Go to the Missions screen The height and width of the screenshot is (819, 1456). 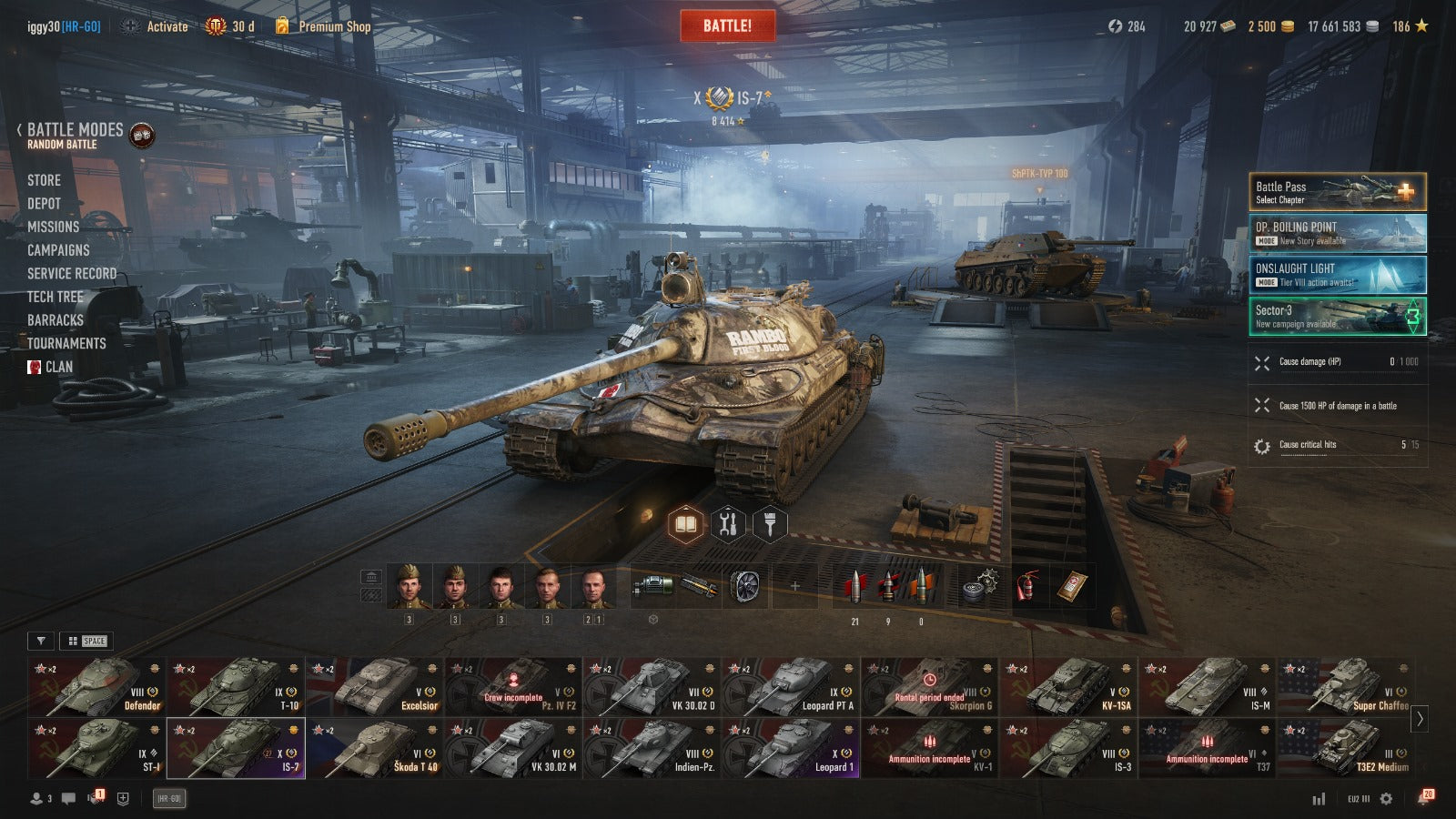click(53, 227)
